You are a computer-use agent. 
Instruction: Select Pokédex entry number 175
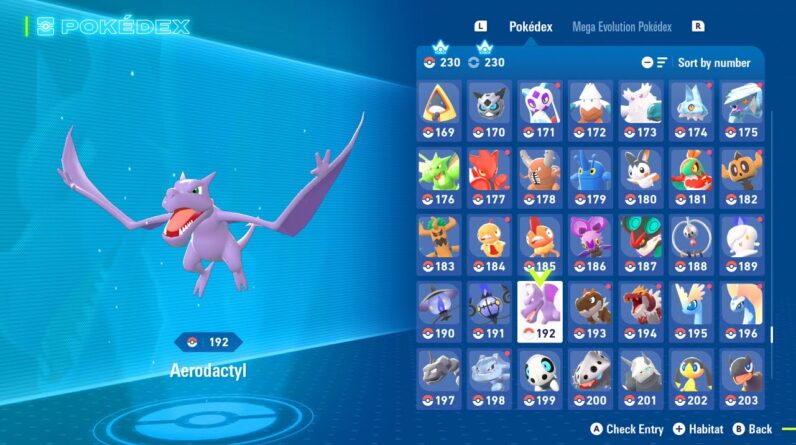(743, 109)
